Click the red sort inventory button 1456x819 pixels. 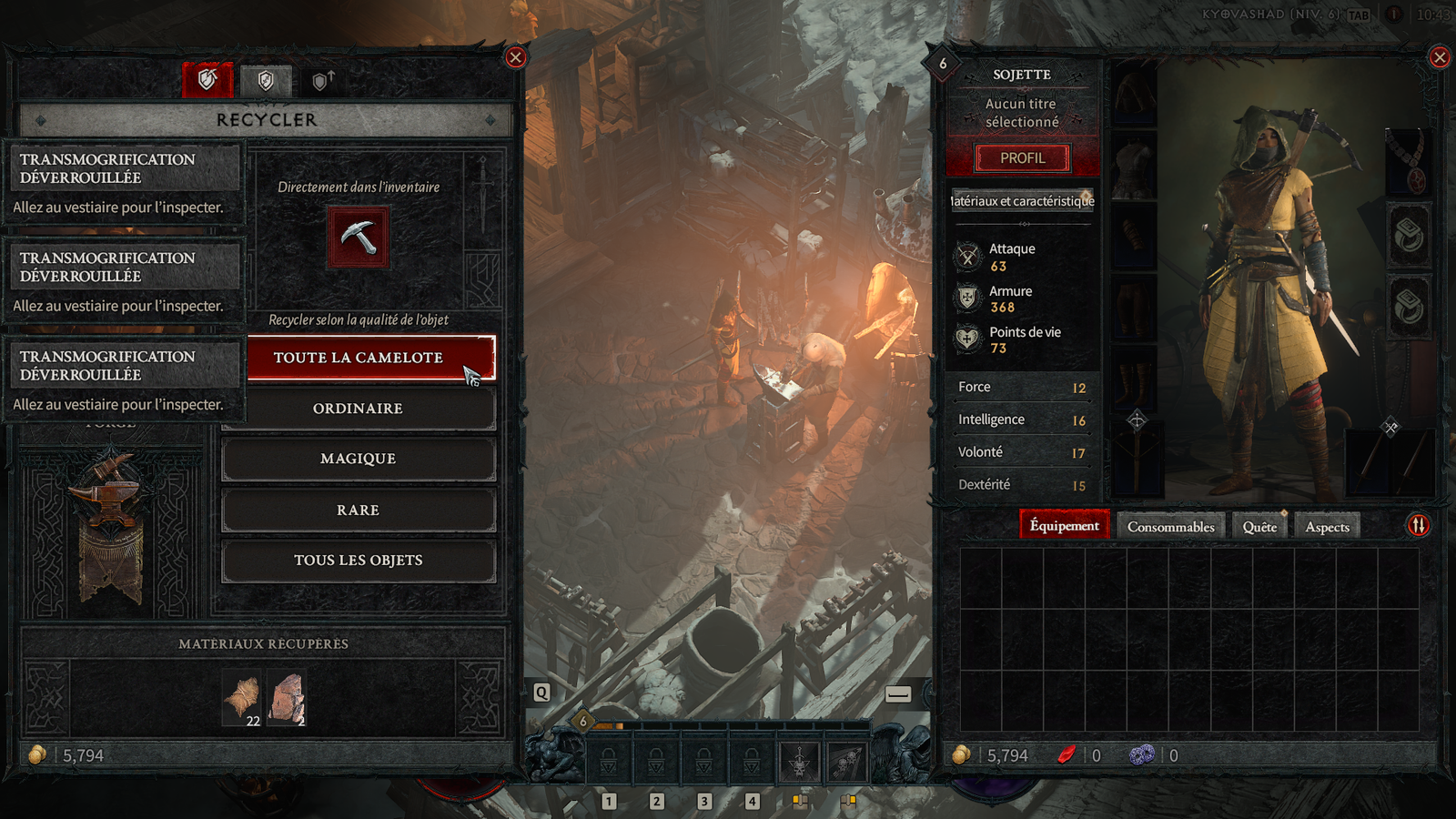click(1418, 525)
